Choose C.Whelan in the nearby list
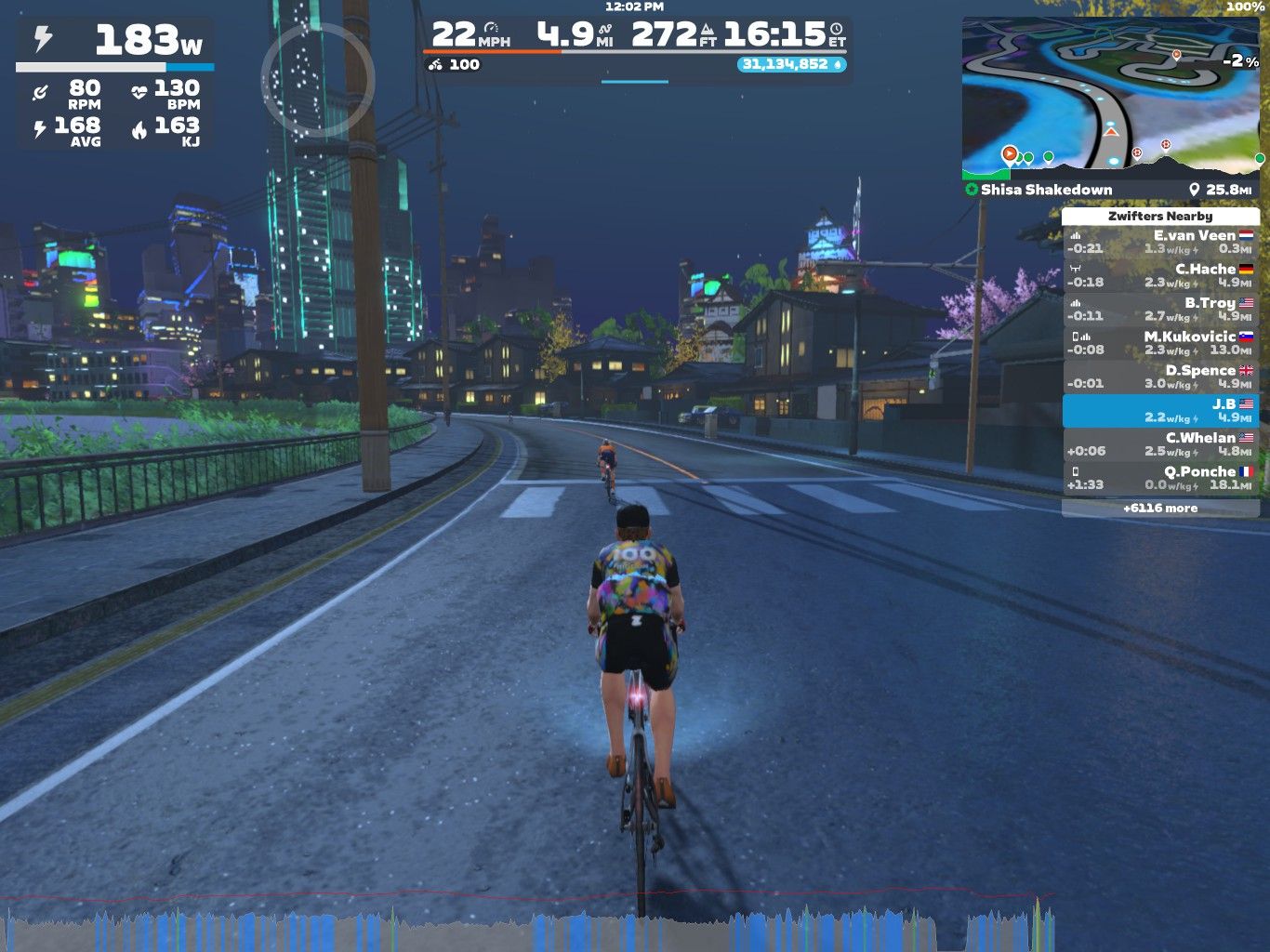The image size is (1270, 952). point(1160,443)
